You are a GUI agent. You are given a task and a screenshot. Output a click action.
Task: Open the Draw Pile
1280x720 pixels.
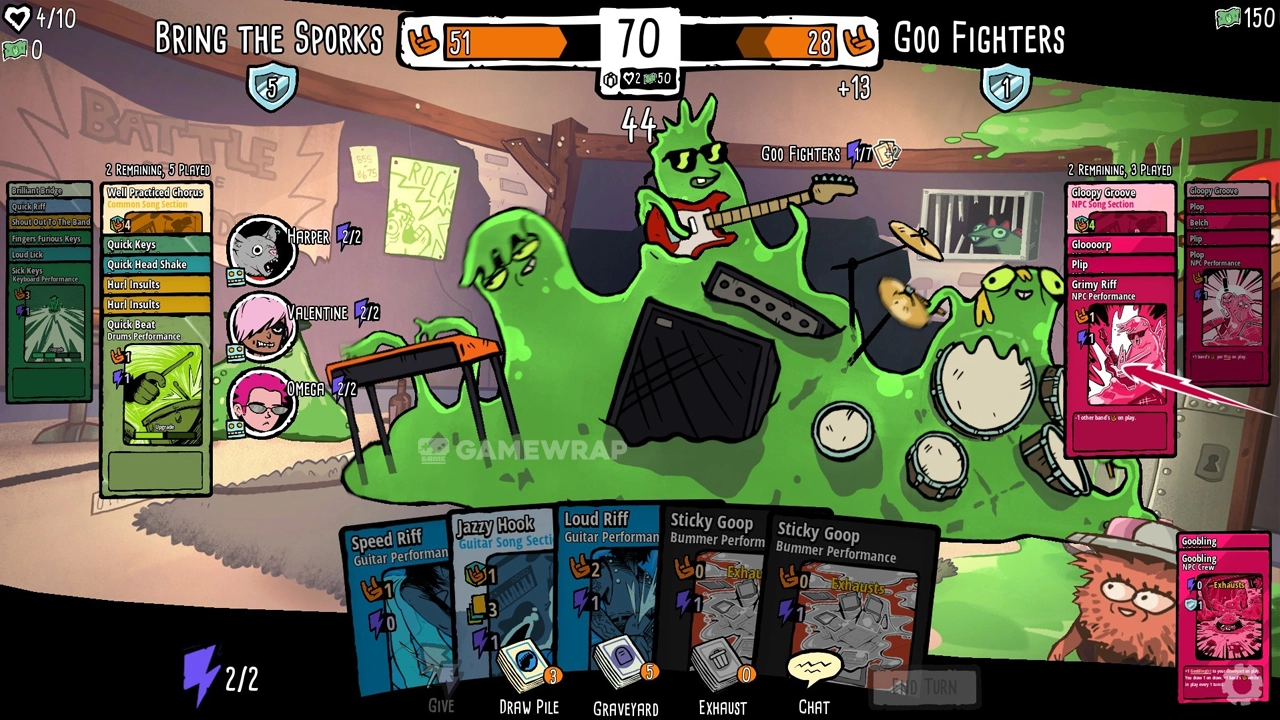528,671
